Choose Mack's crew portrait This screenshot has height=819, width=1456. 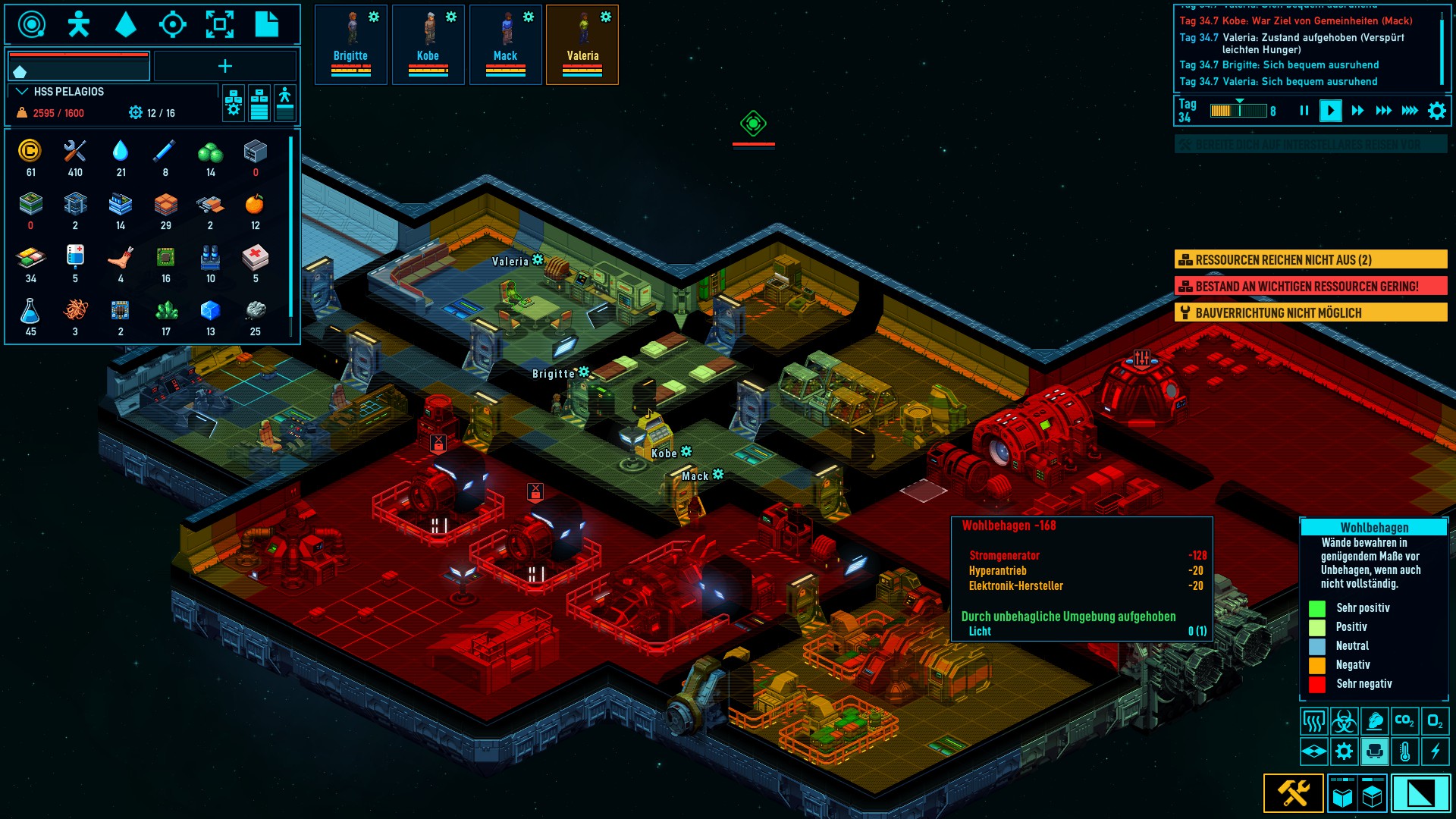[505, 44]
